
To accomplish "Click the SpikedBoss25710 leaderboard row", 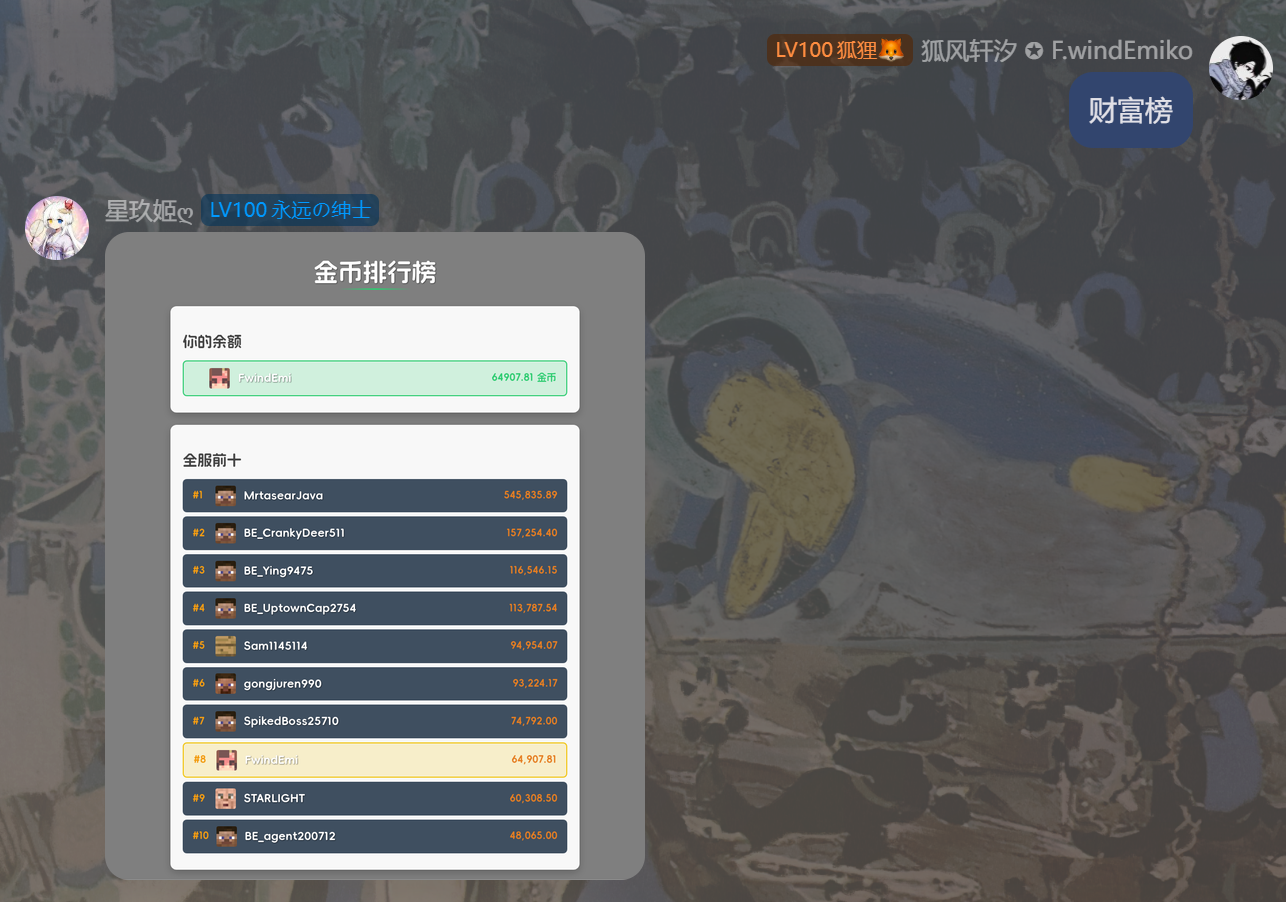I will [x=374, y=721].
